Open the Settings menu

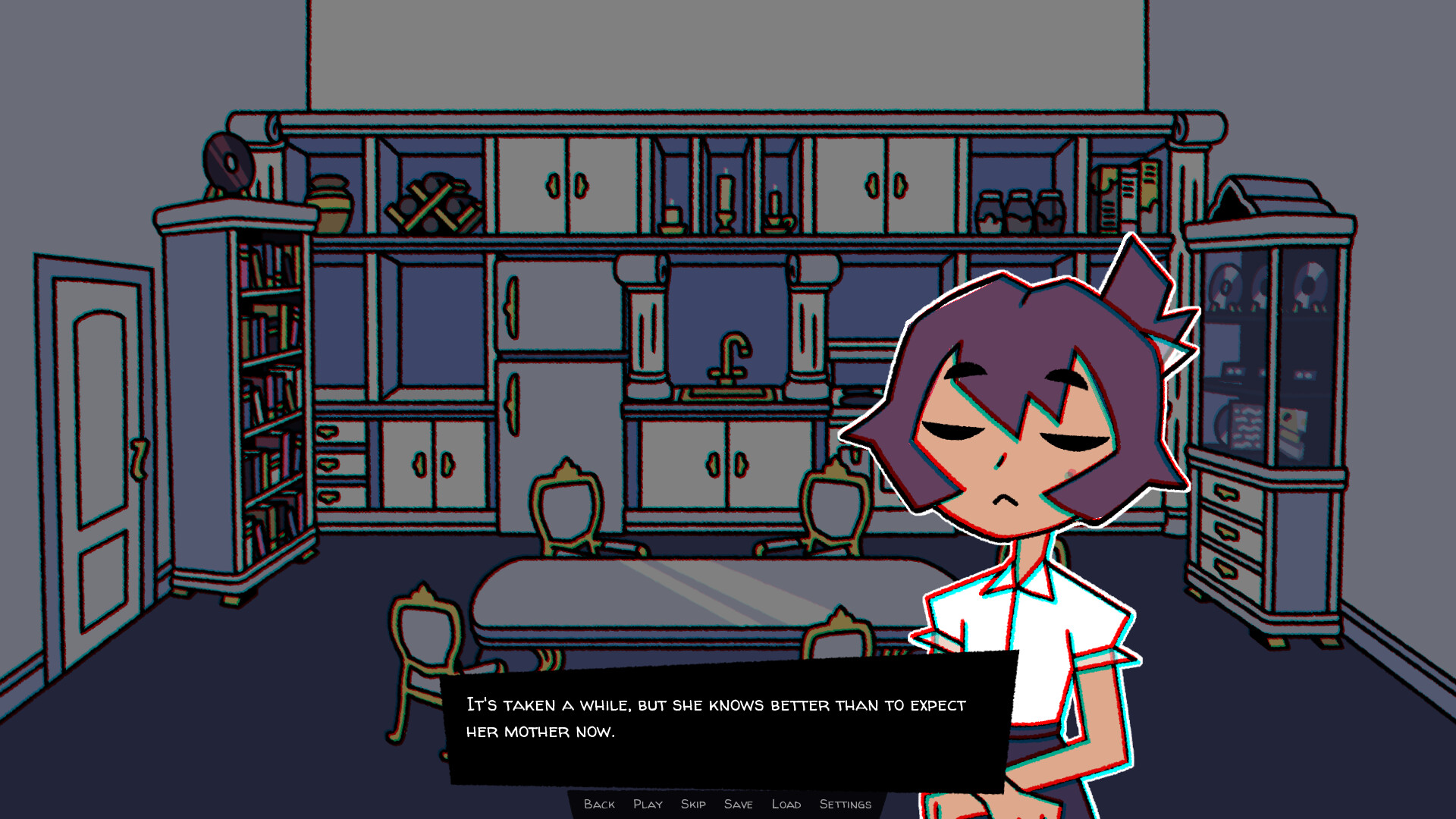(845, 804)
